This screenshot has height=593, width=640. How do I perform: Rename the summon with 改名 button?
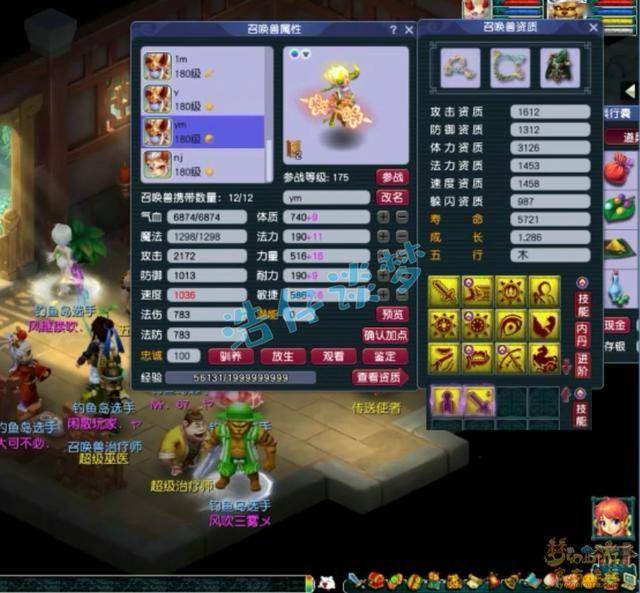(x=392, y=197)
